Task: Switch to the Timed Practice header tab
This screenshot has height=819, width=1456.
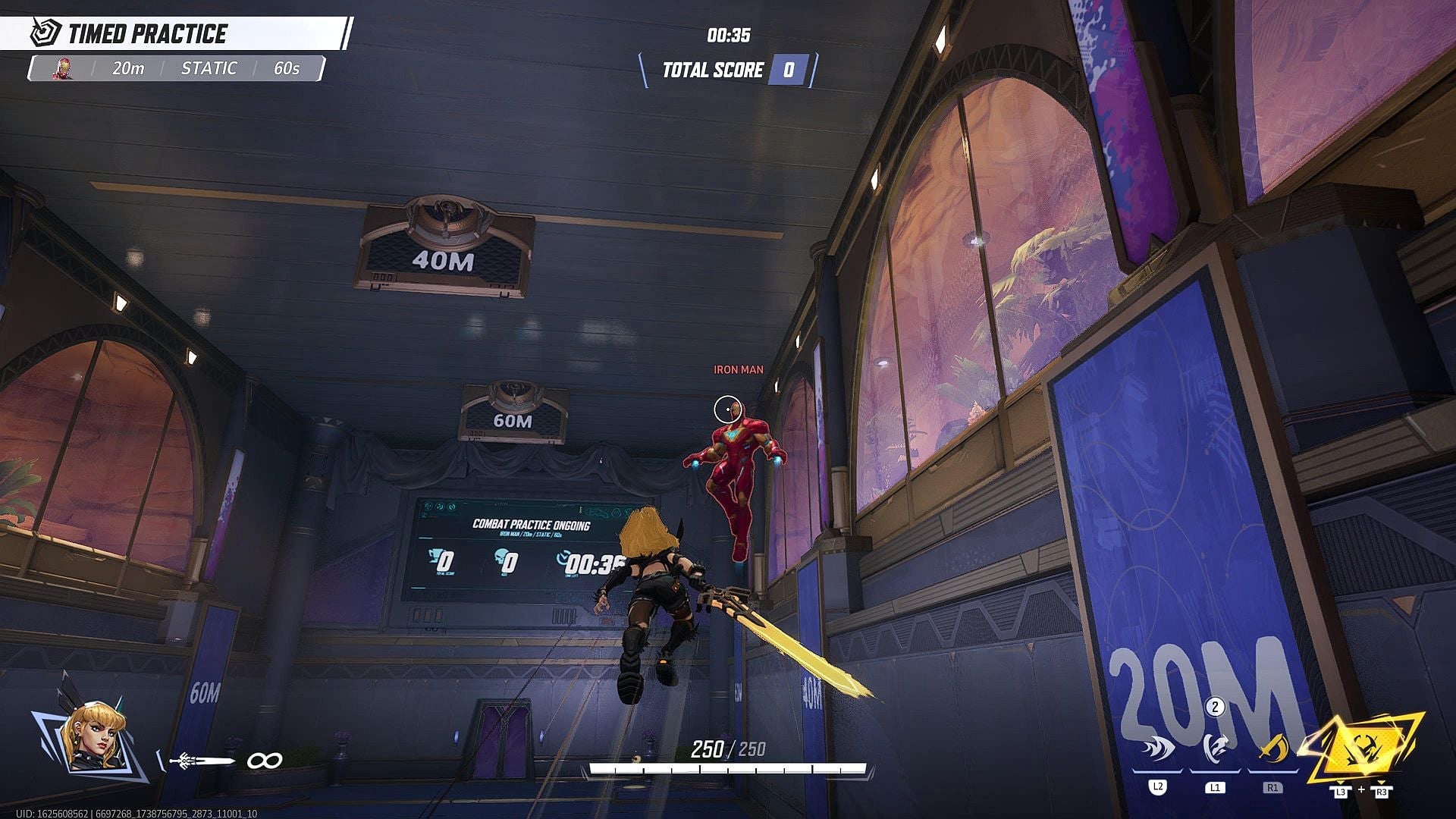Action: pos(148,33)
